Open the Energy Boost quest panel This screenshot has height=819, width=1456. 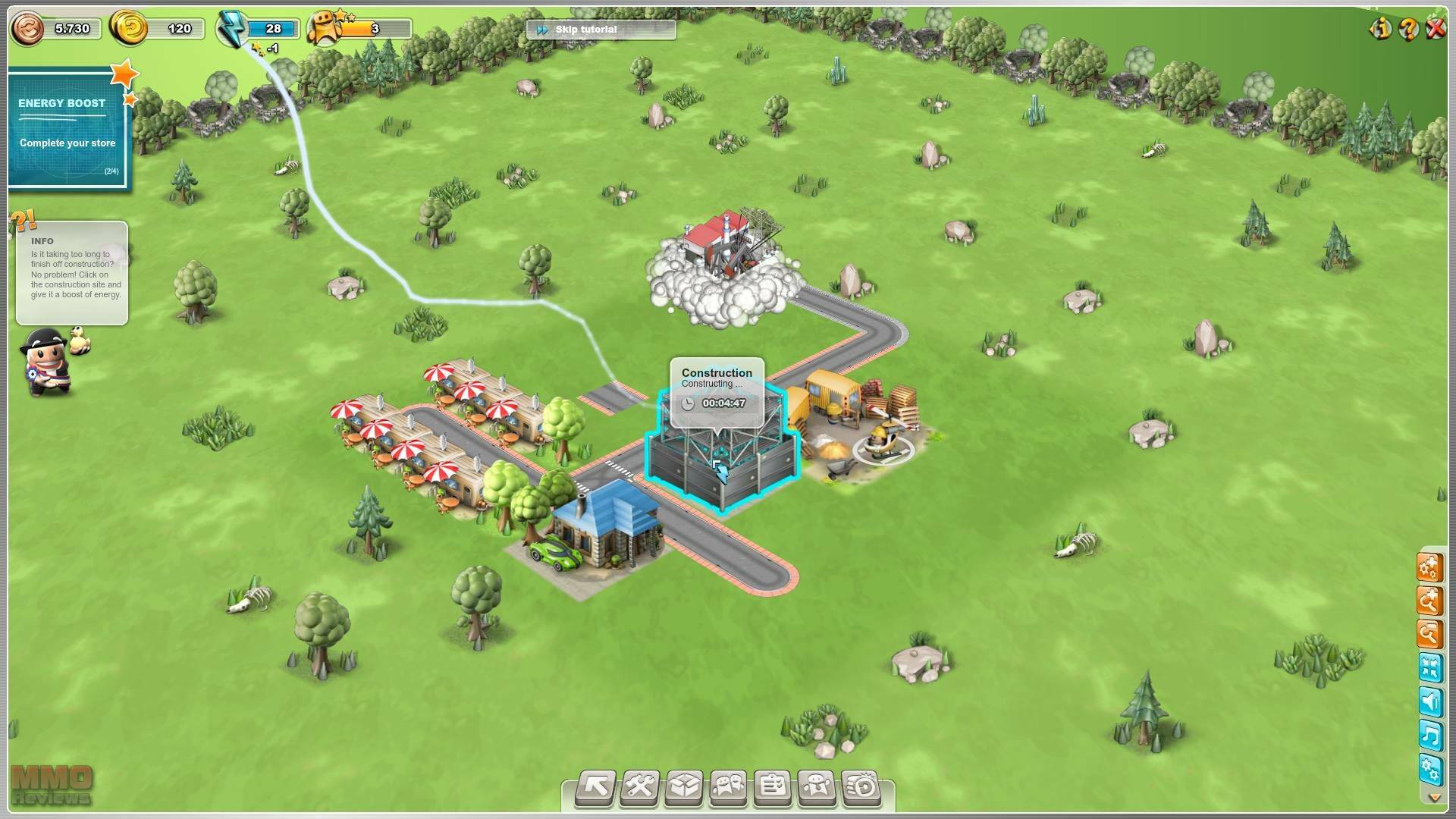tap(68, 129)
